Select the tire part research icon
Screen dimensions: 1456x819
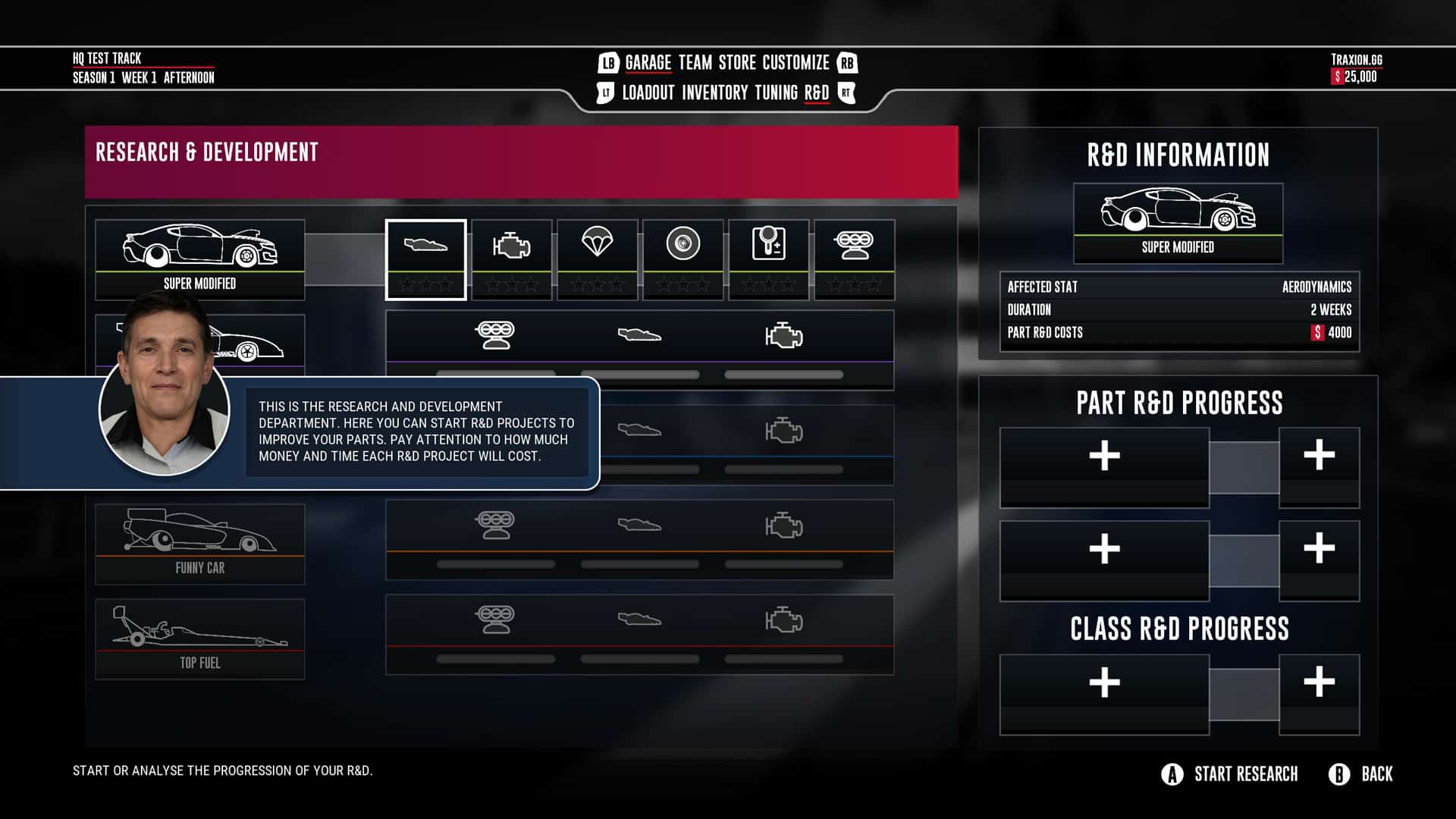click(682, 259)
